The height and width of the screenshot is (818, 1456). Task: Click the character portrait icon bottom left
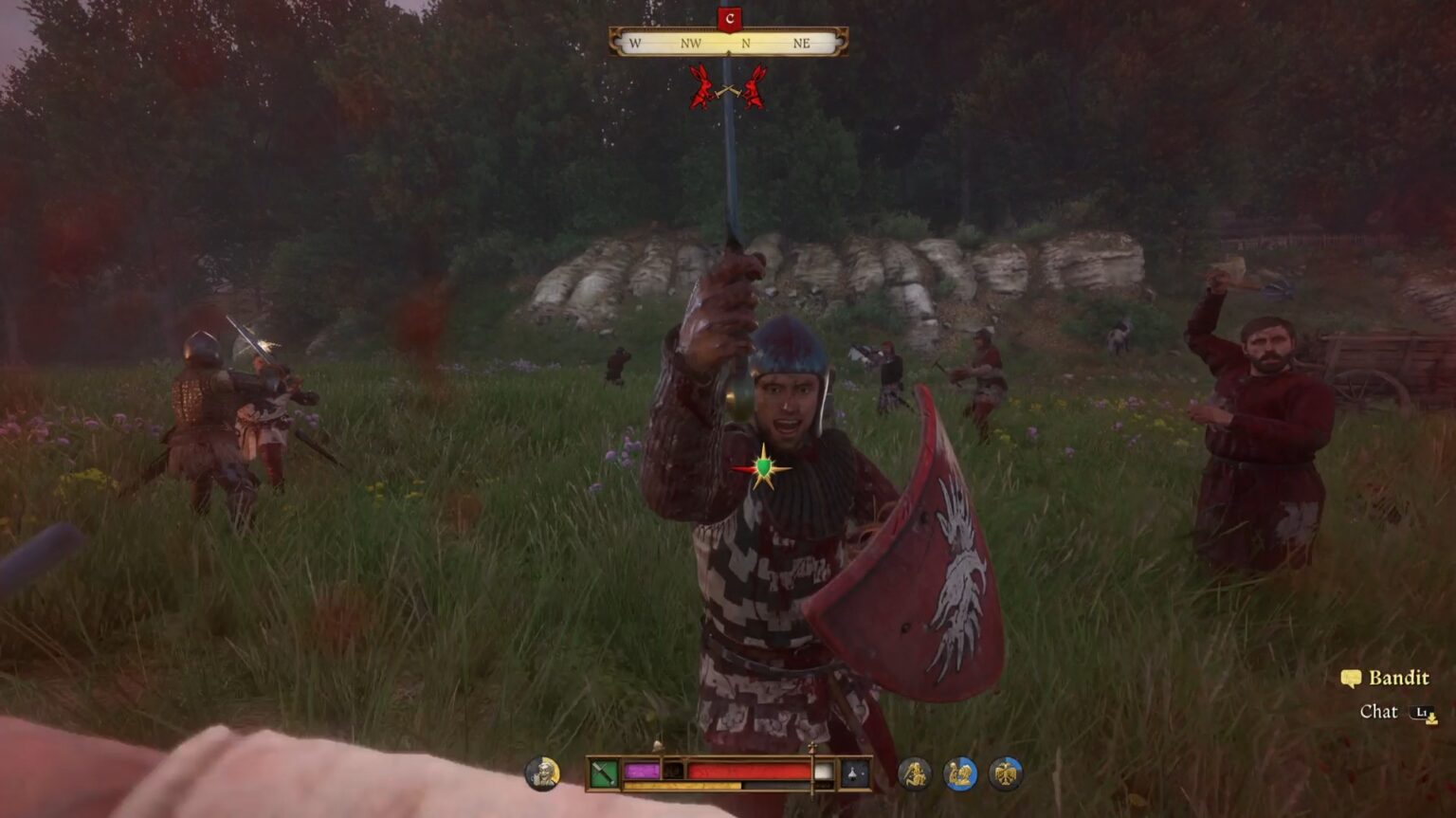click(x=542, y=773)
